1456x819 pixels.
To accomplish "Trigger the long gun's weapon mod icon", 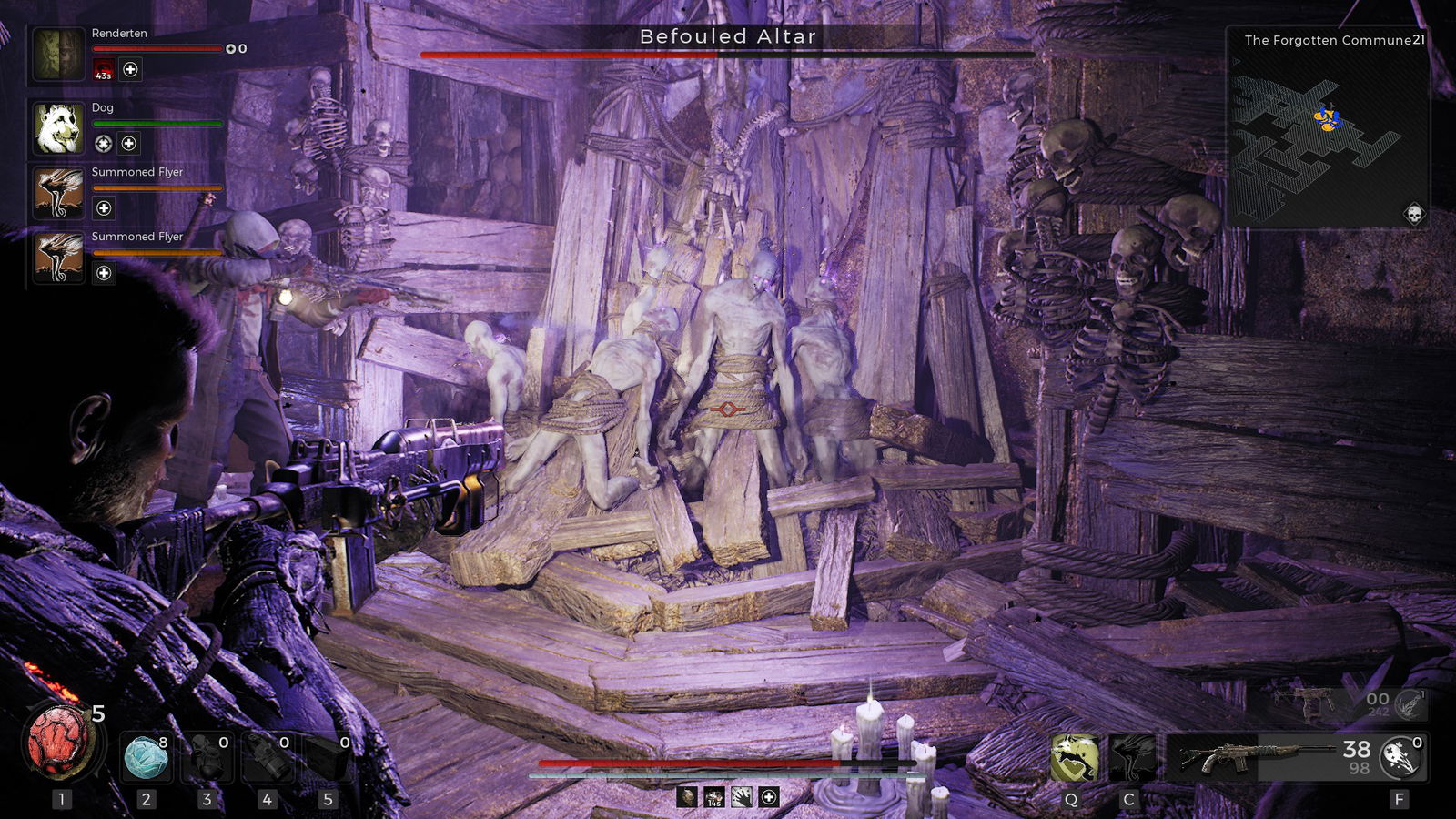I will point(1401,757).
